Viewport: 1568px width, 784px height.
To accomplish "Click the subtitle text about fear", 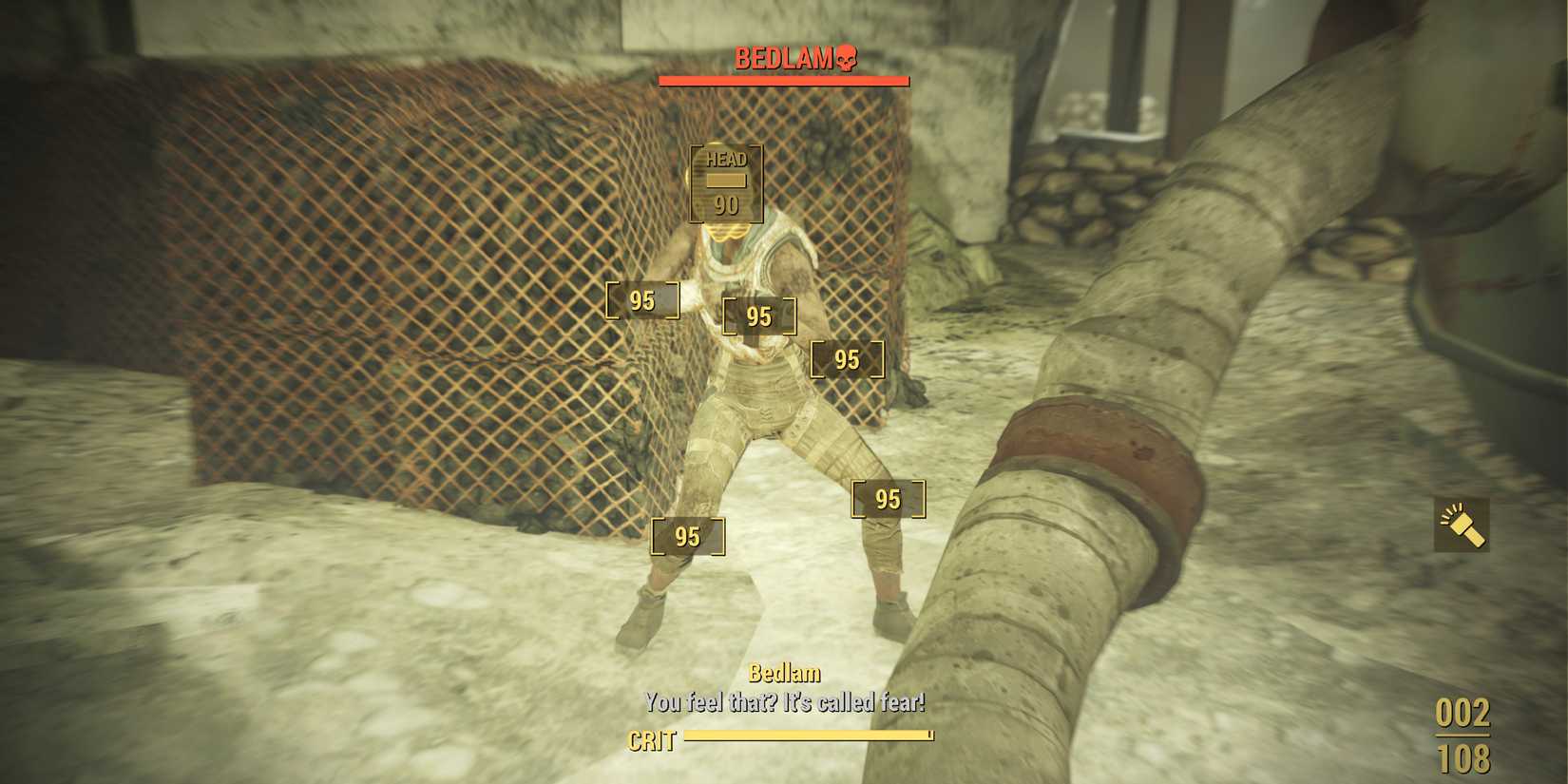I will coord(786,705).
